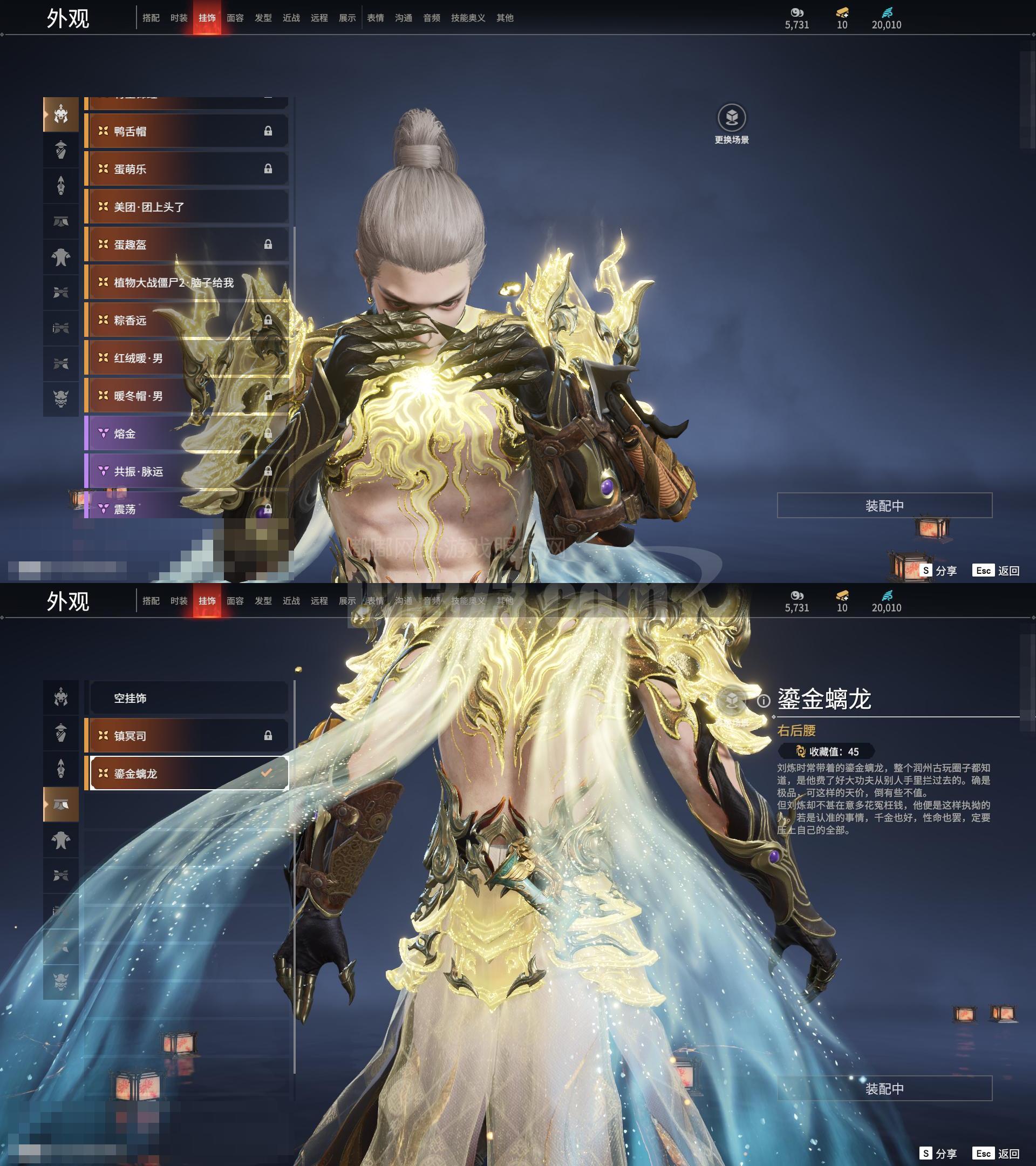Select the locked 蛋趣盔 entry
This screenshot has width=1036, height=1166.
[186, 245]
